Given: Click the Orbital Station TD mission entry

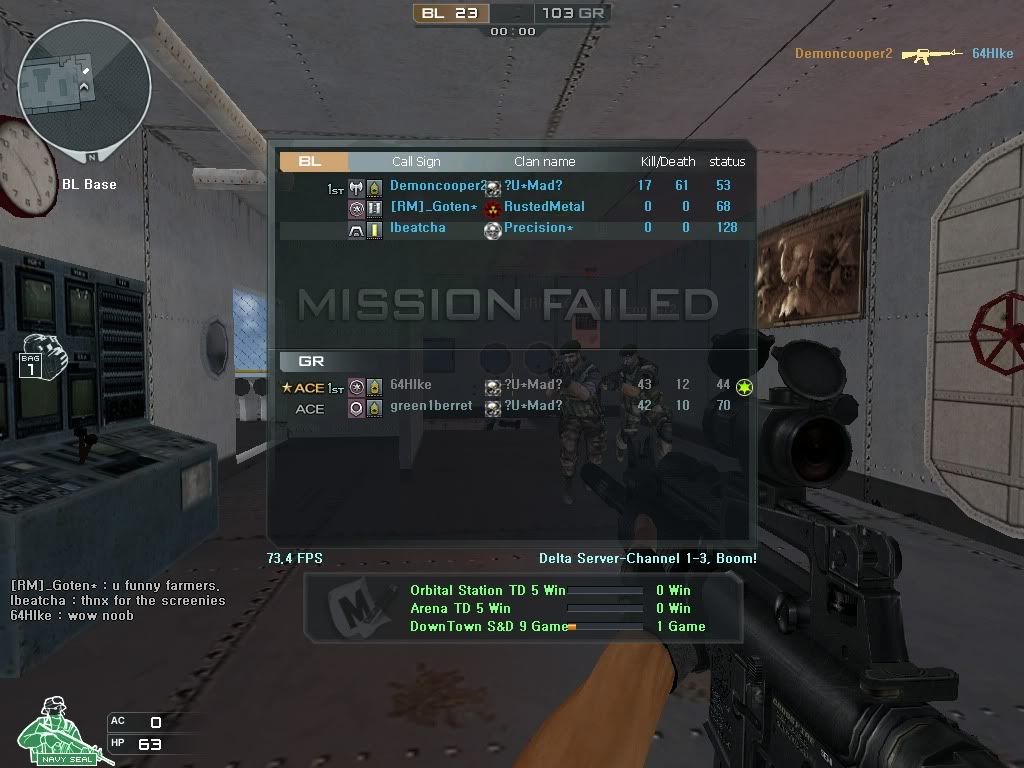Looking at the screenshot, I should pos(487,590).
